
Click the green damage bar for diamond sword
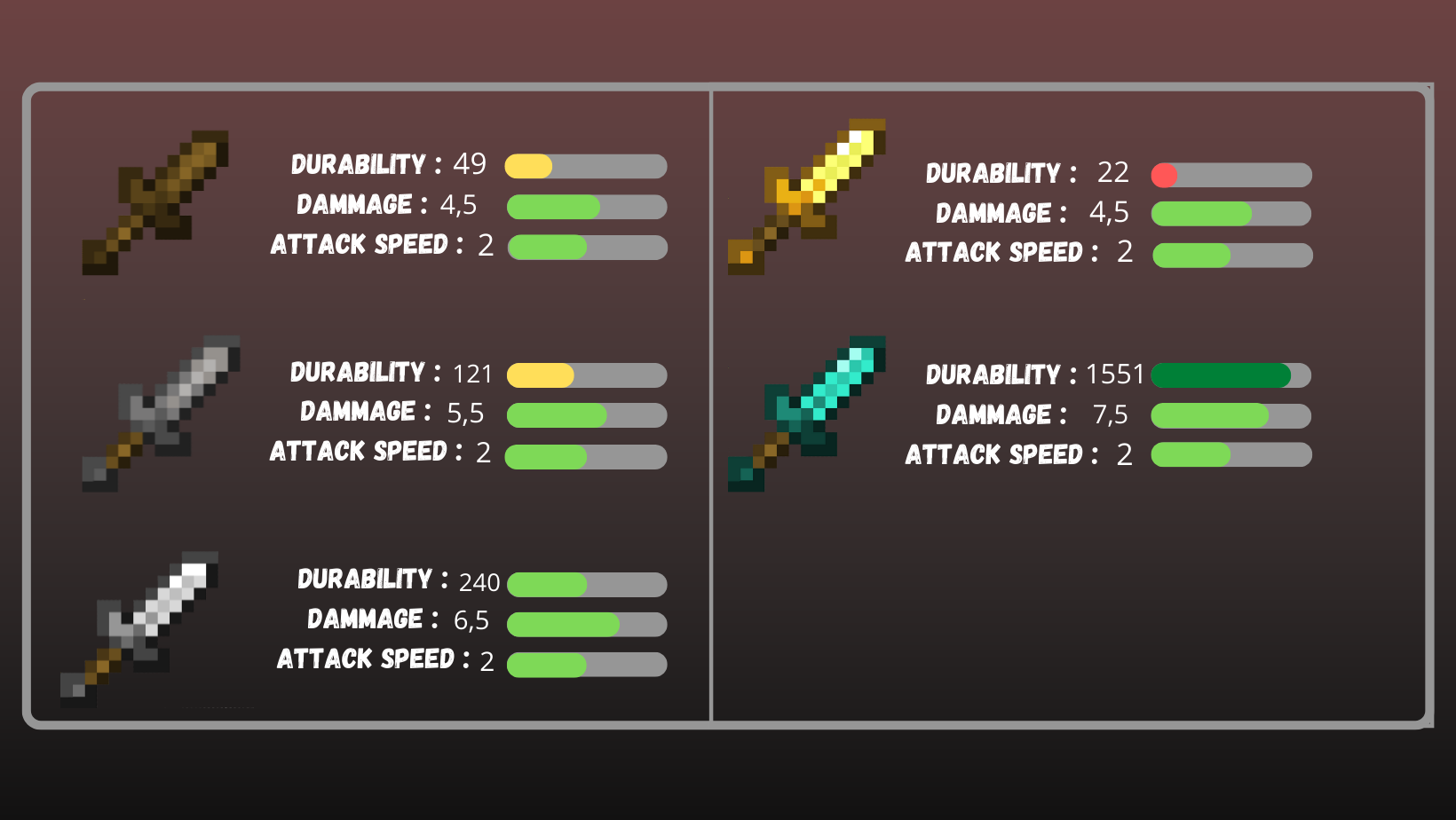click(1207, 414)
